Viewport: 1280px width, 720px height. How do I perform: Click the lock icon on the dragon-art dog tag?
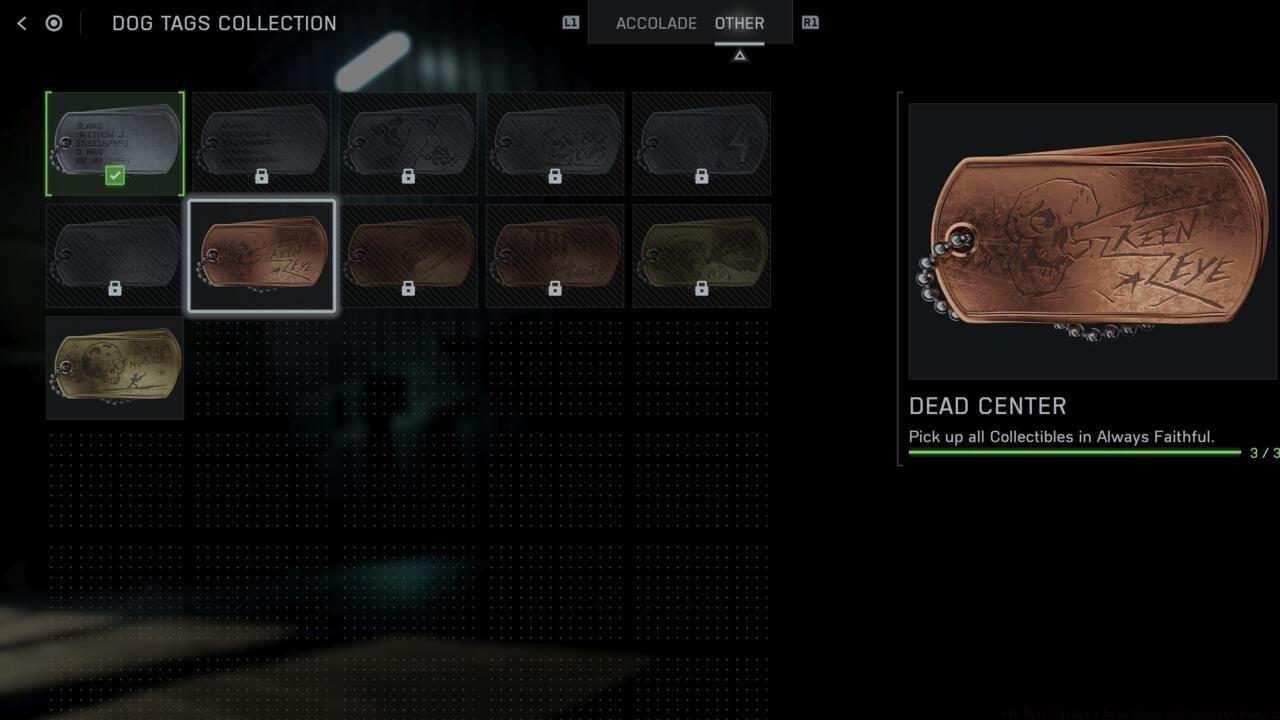[x=408, y=175]
